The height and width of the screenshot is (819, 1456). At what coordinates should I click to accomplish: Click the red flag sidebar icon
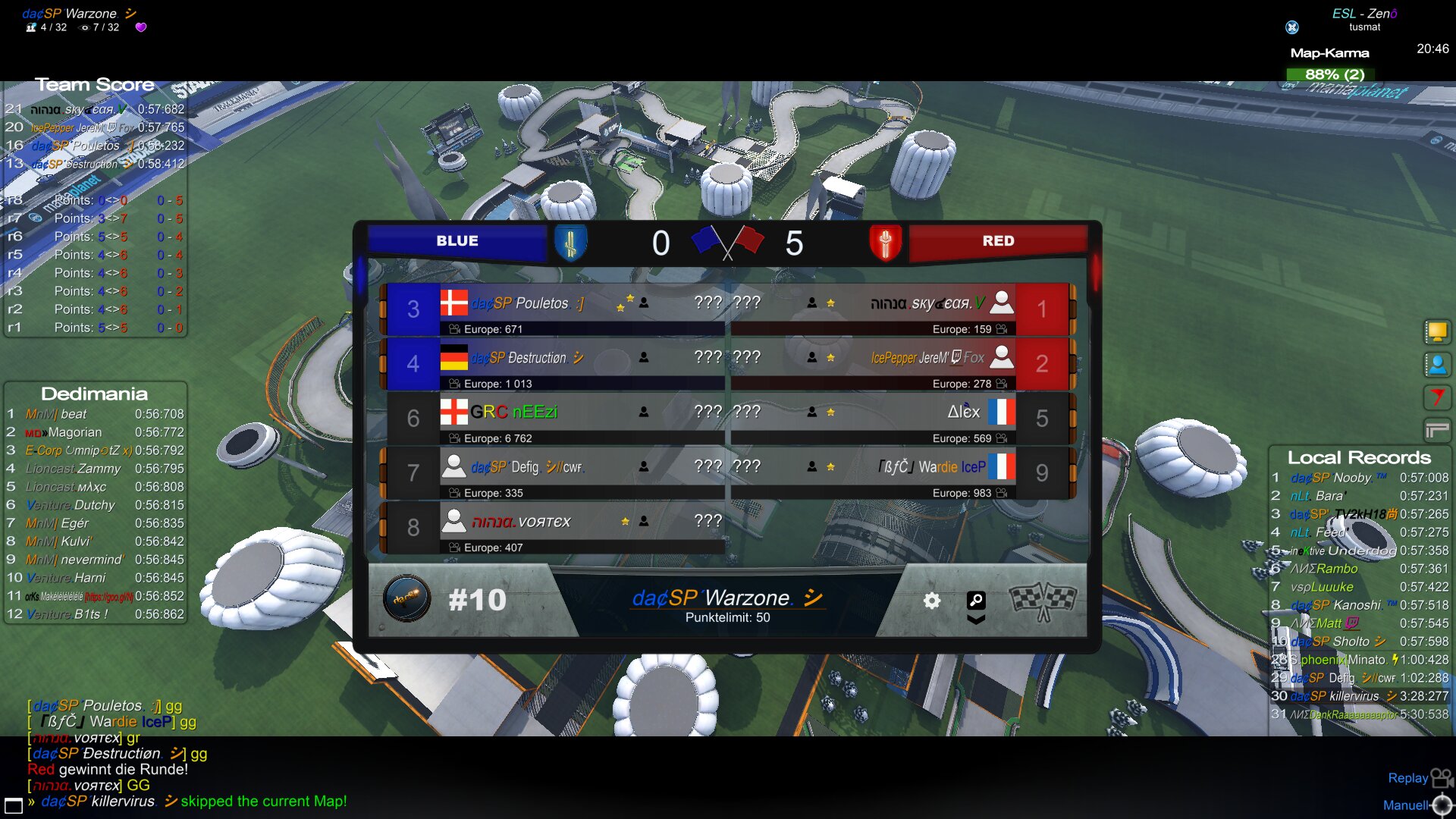tap(1436, 397)
